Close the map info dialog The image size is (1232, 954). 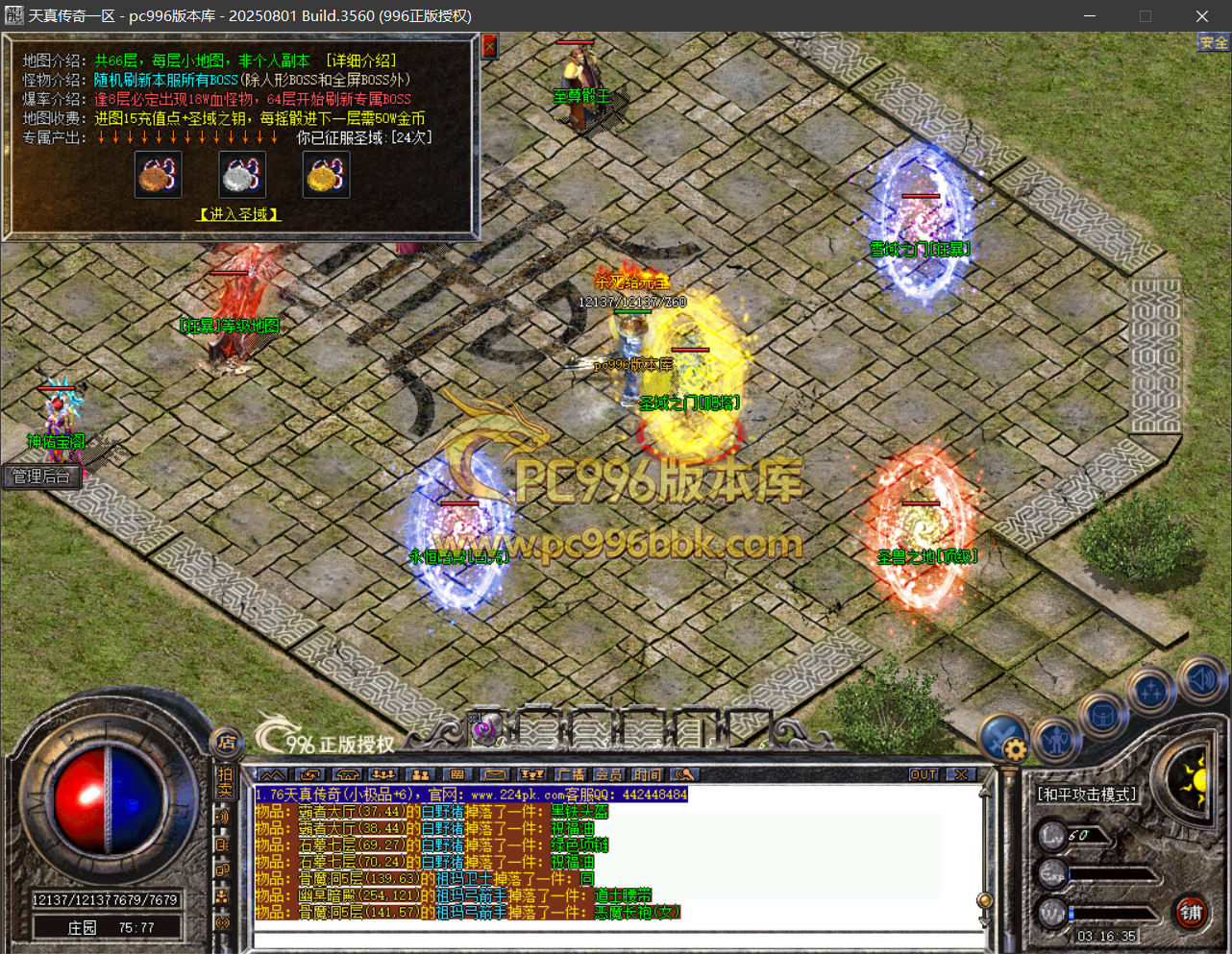pyautogui.click(x=489, y=46)
